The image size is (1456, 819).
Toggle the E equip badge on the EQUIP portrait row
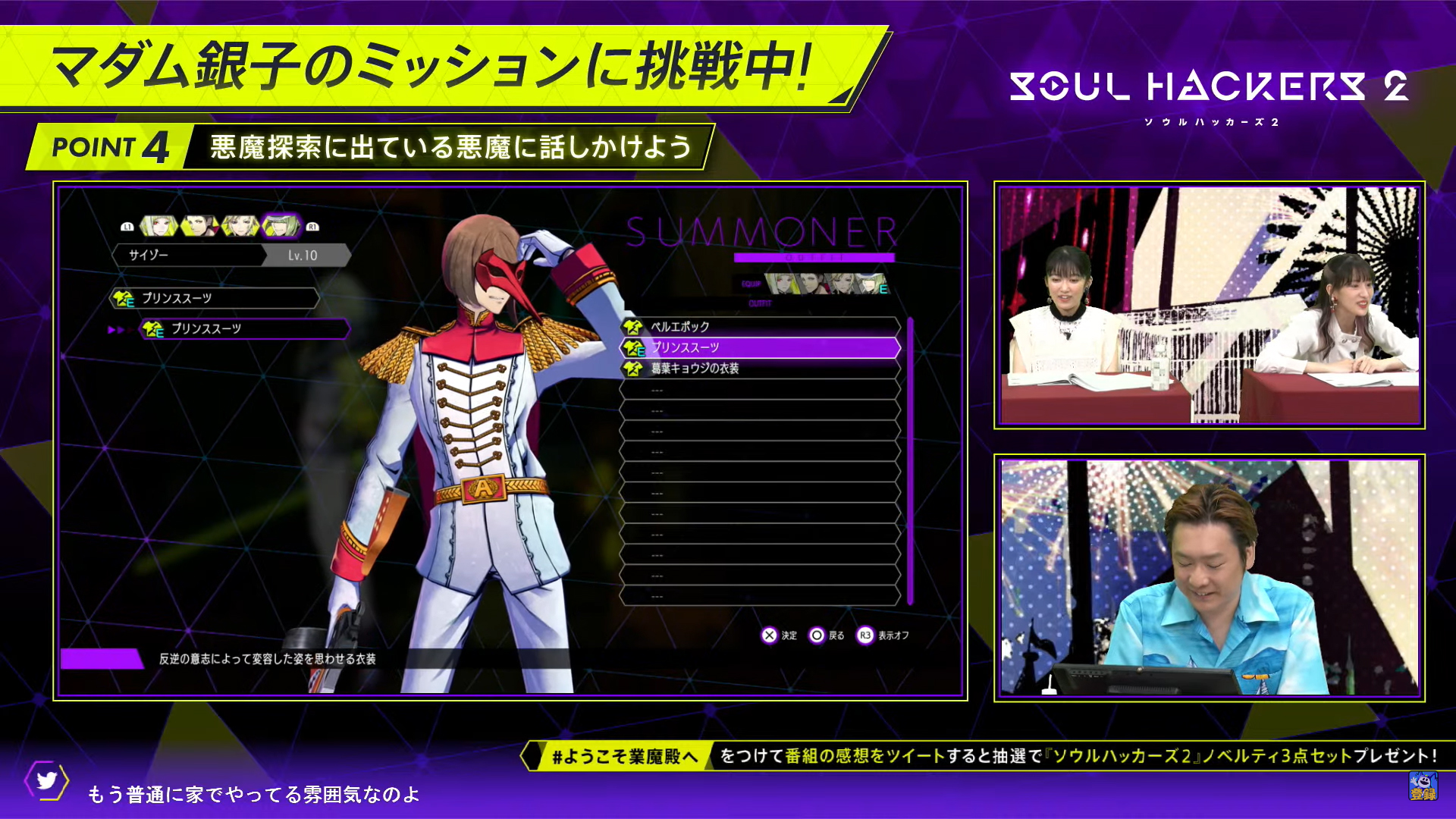pyautogui.click(x=883, y=289)
